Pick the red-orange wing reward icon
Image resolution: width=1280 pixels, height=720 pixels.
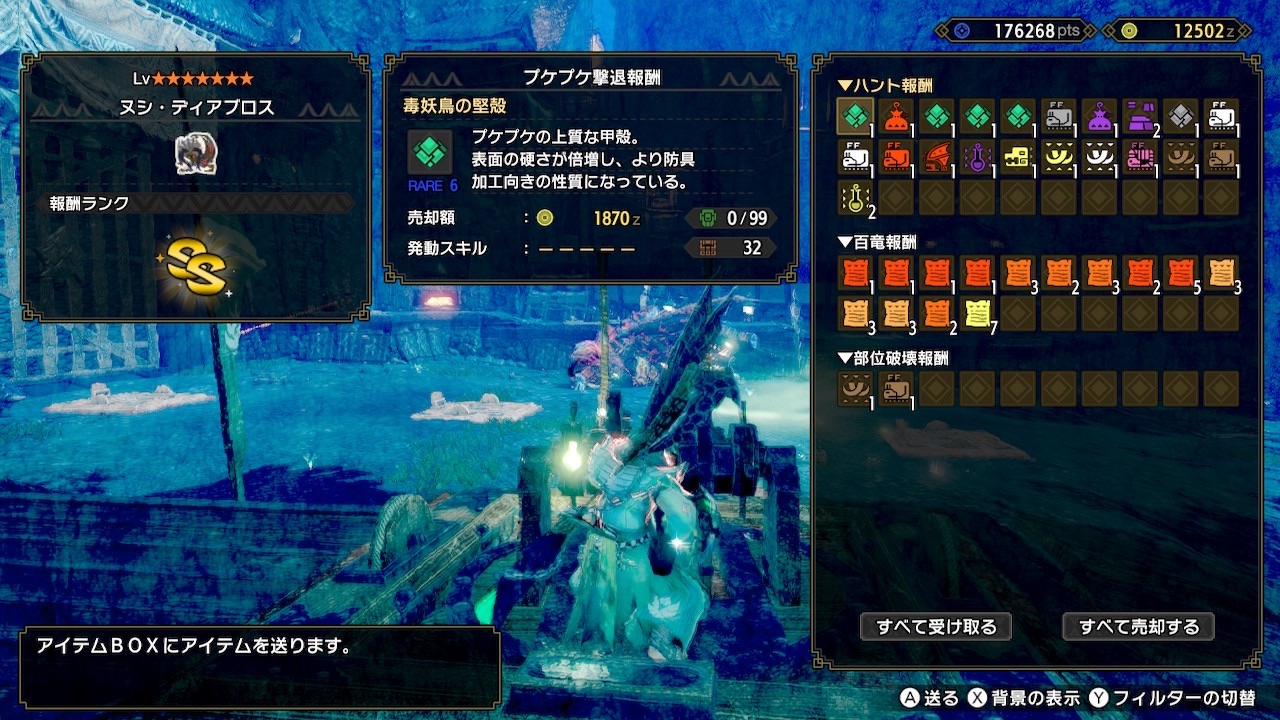click(936, 156)
